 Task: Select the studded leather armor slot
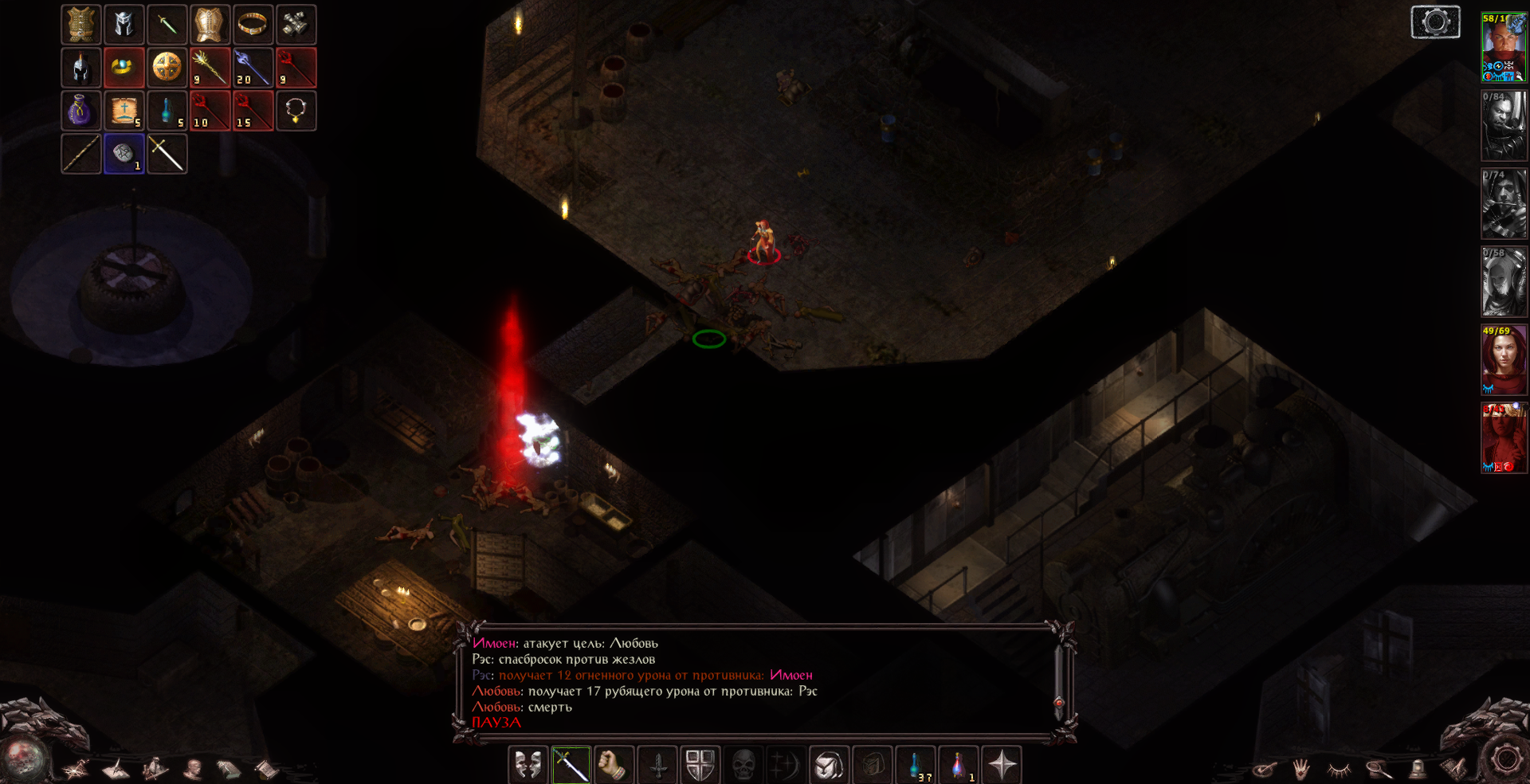81,25
